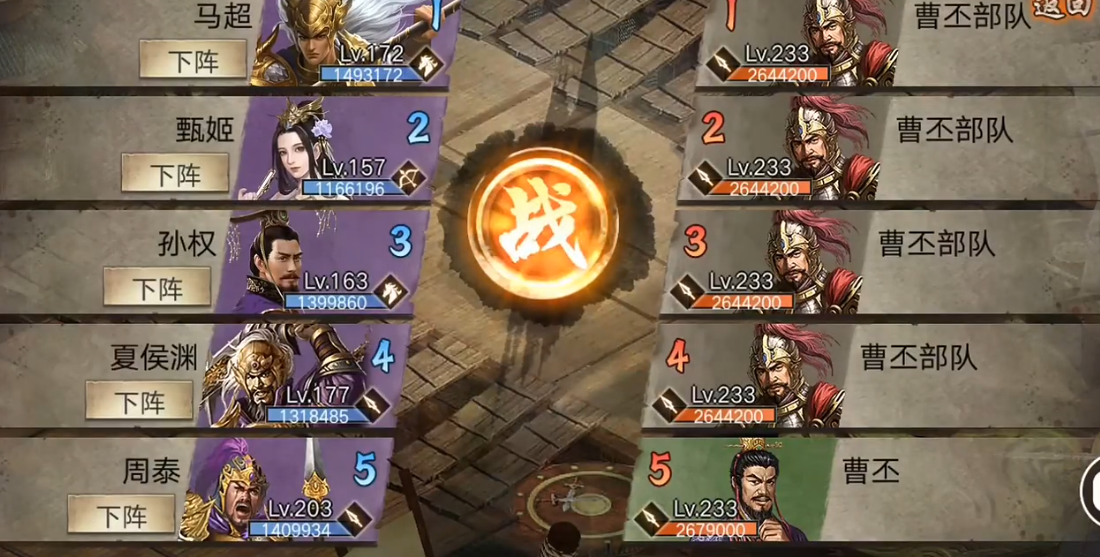Remove 马超 with his 下阵 button
The image size is (1100, 557).
(193, 60)
